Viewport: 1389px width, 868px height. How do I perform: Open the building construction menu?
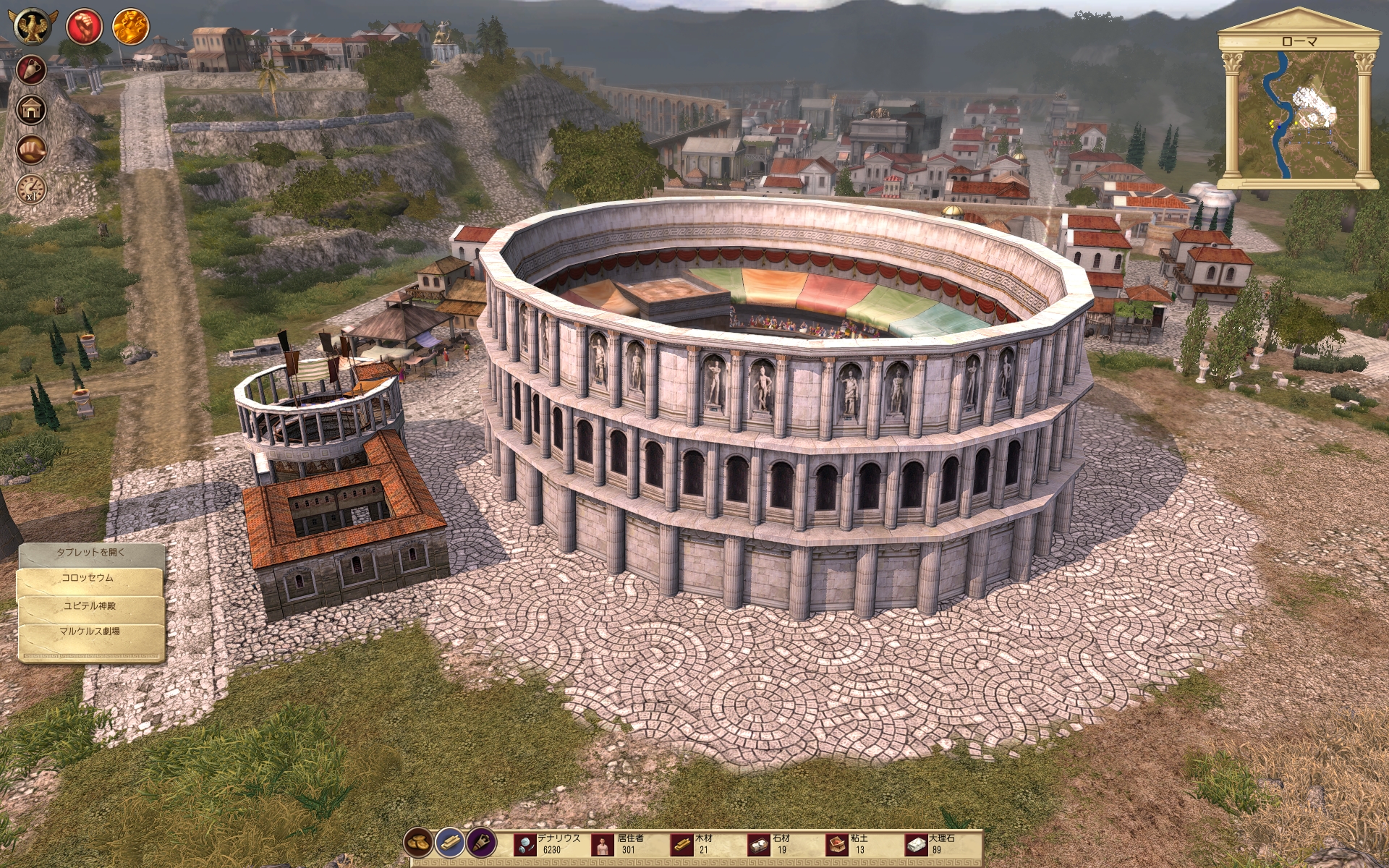pyautogui.click(x=31, y=110)
